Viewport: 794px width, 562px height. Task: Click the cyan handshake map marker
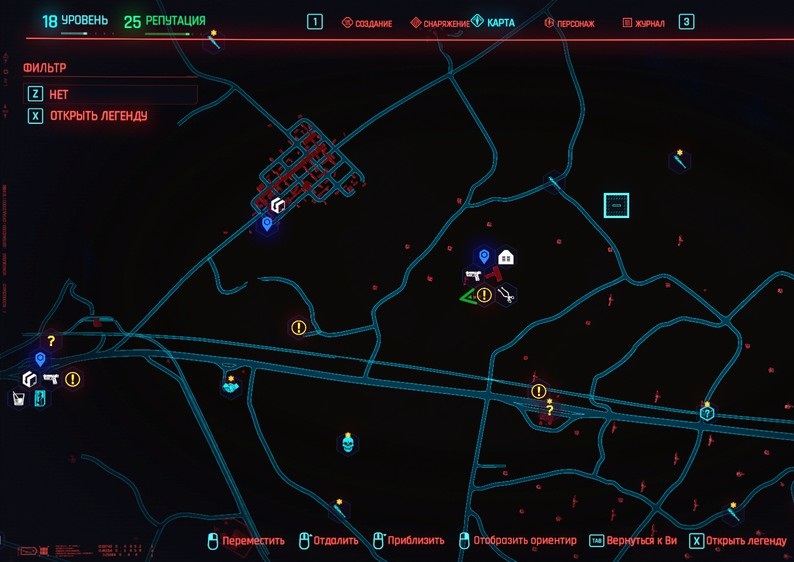pyautogui.click(x=231, y=385)
